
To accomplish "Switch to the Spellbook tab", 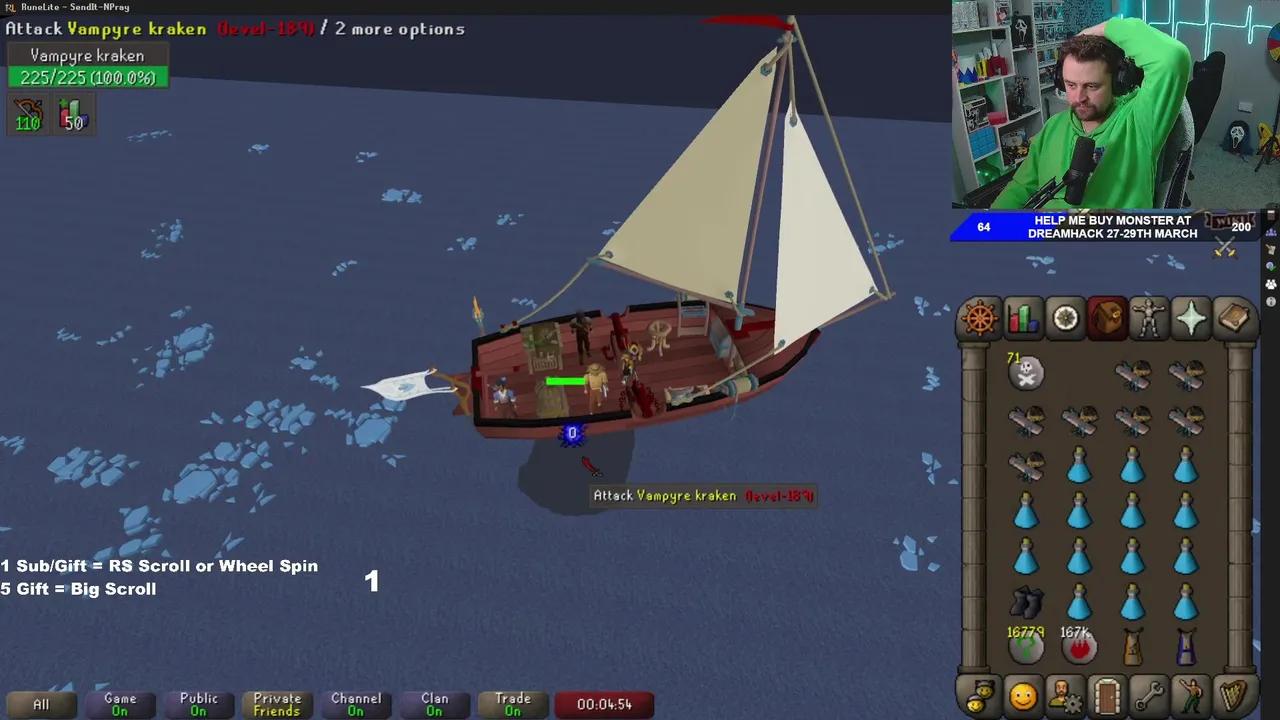I will [1234, 318].
